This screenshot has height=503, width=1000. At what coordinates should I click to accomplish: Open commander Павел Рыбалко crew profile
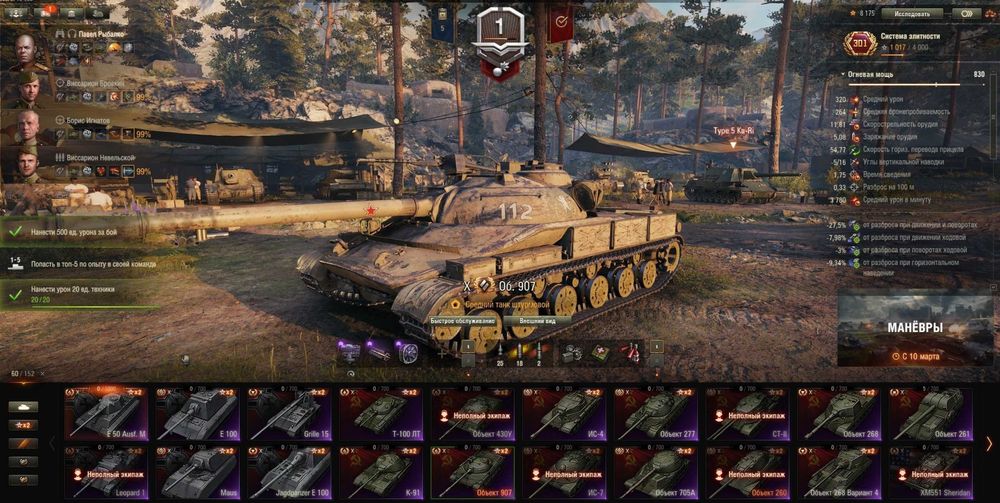[x=30, y=50]
